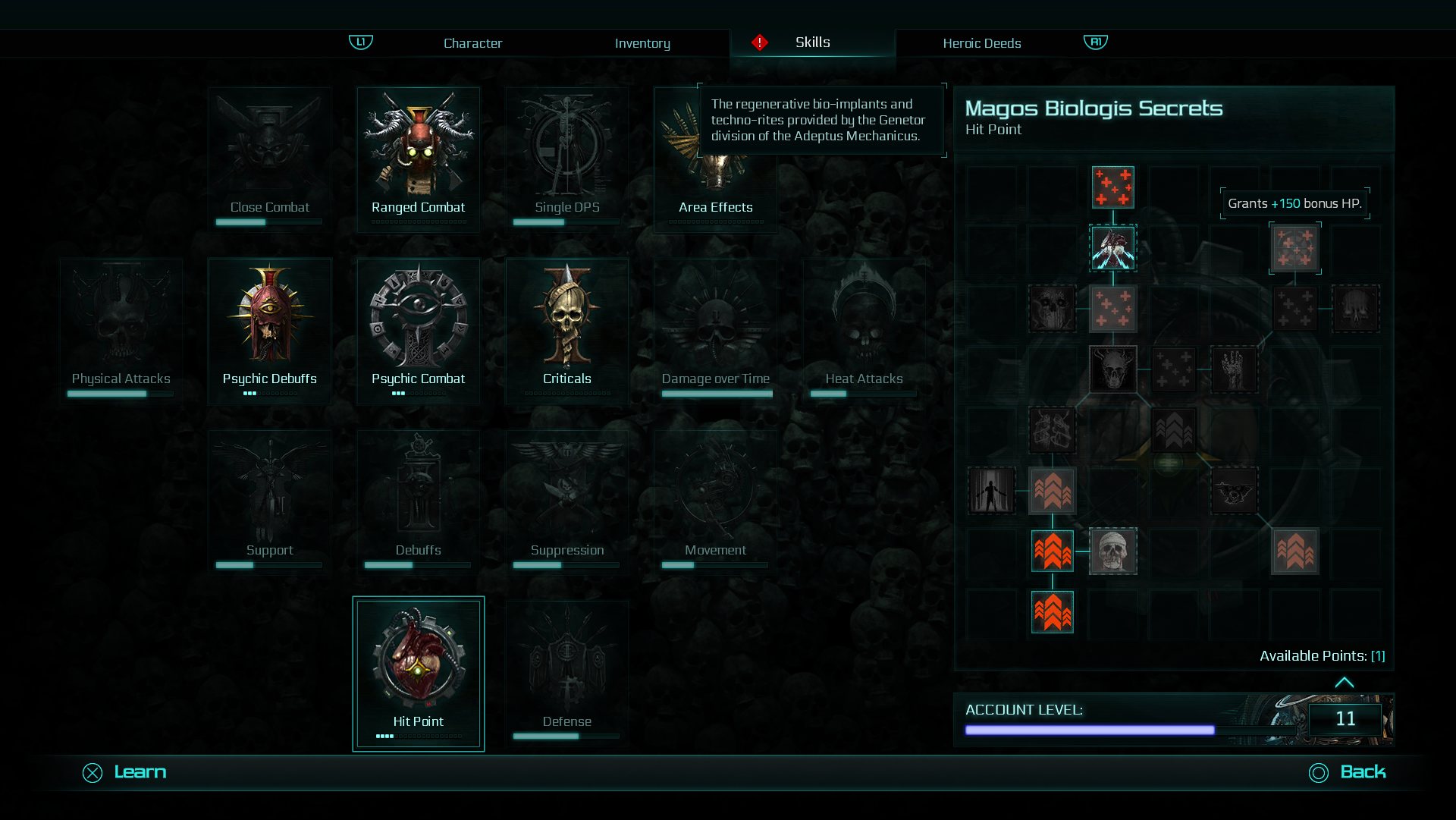The width and height of the screenshot is (1456, 820).
Task: Select the highlighted bio-implant node in the tree
Action: tap(1113, 247)
